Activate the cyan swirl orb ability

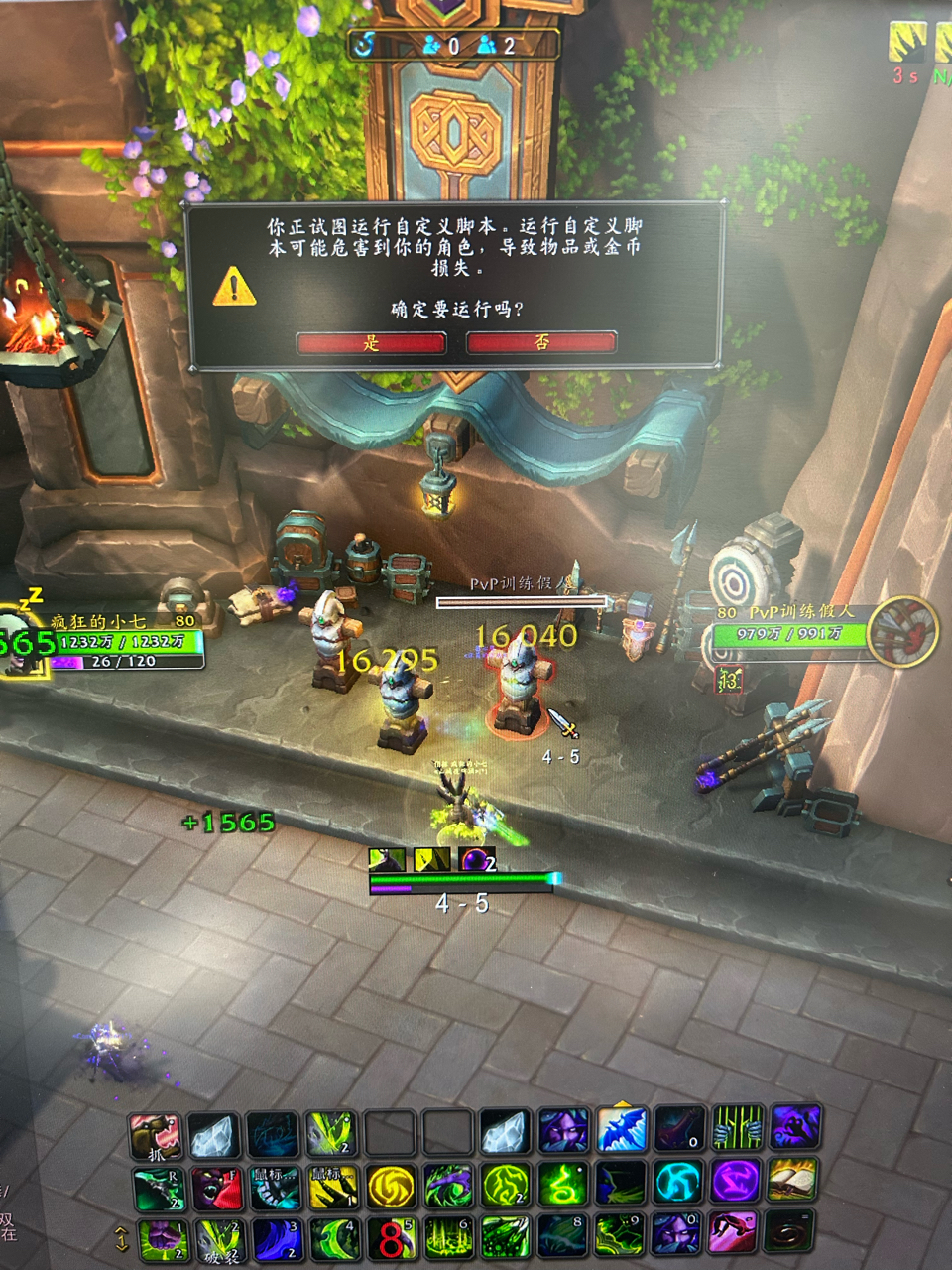[x=678, y=1184]
